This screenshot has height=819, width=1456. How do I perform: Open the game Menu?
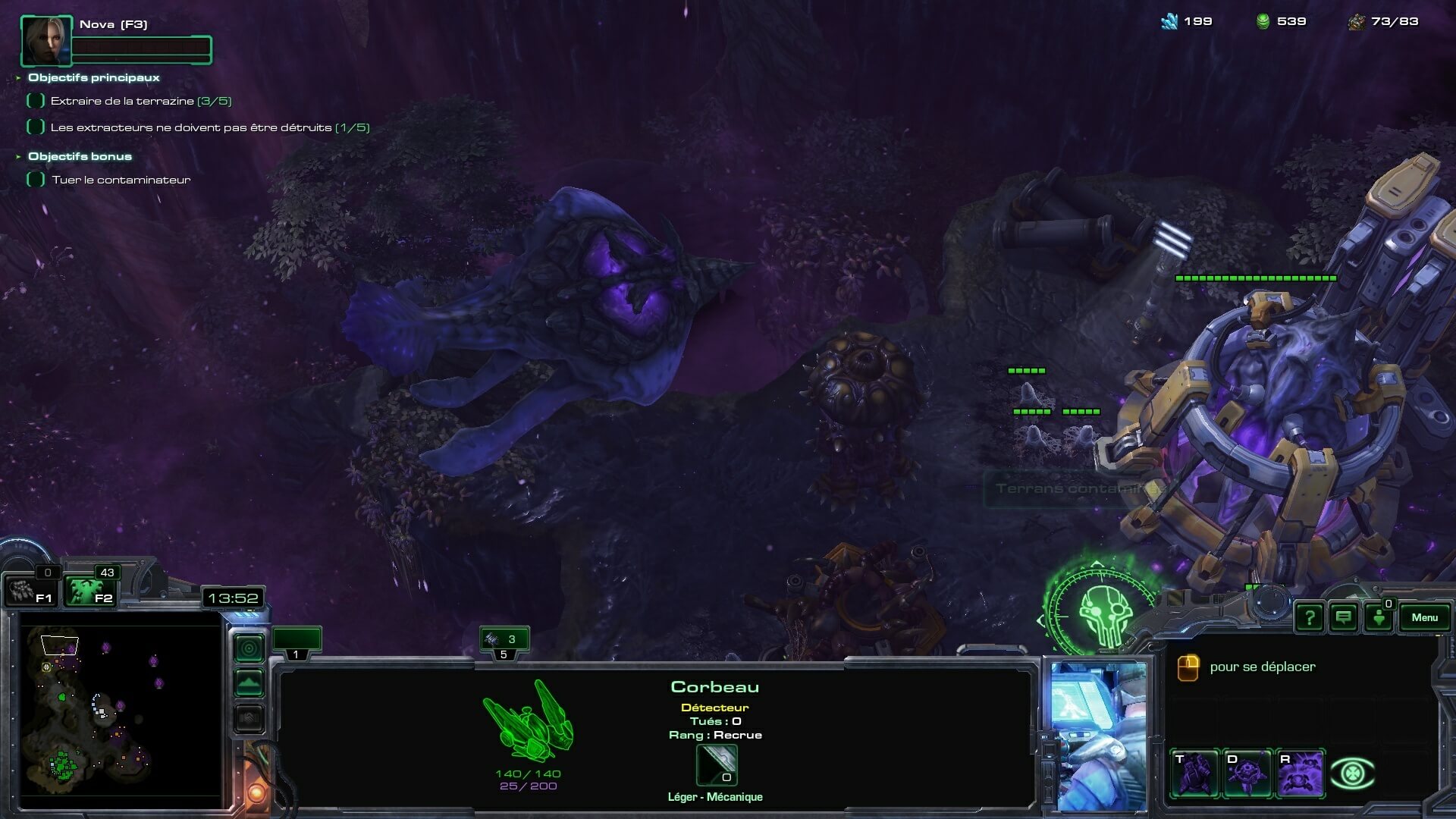pyautogui.click(x=1424, y=617)
